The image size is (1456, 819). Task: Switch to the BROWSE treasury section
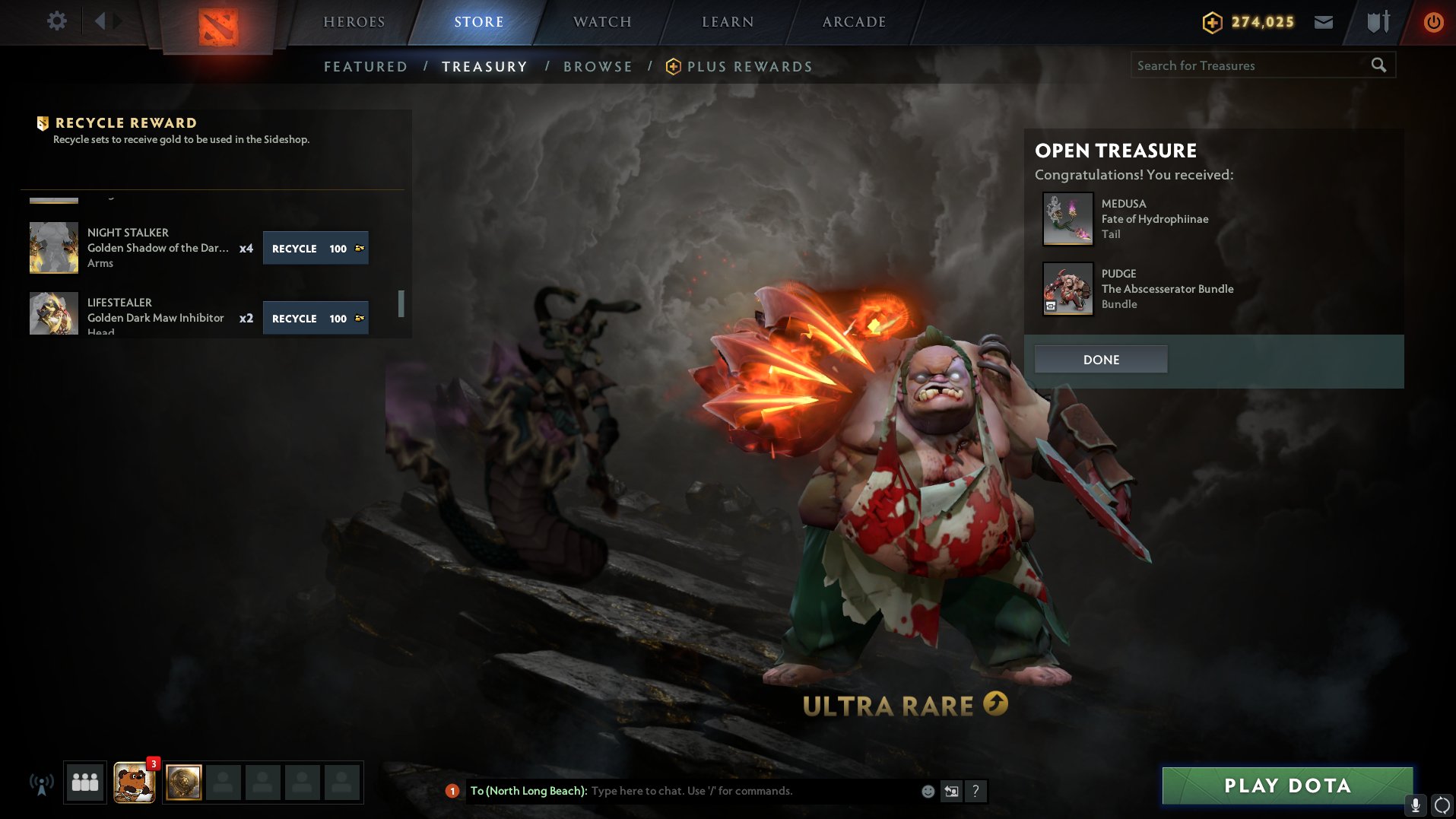pyautogui.click(x=598, y=66)
